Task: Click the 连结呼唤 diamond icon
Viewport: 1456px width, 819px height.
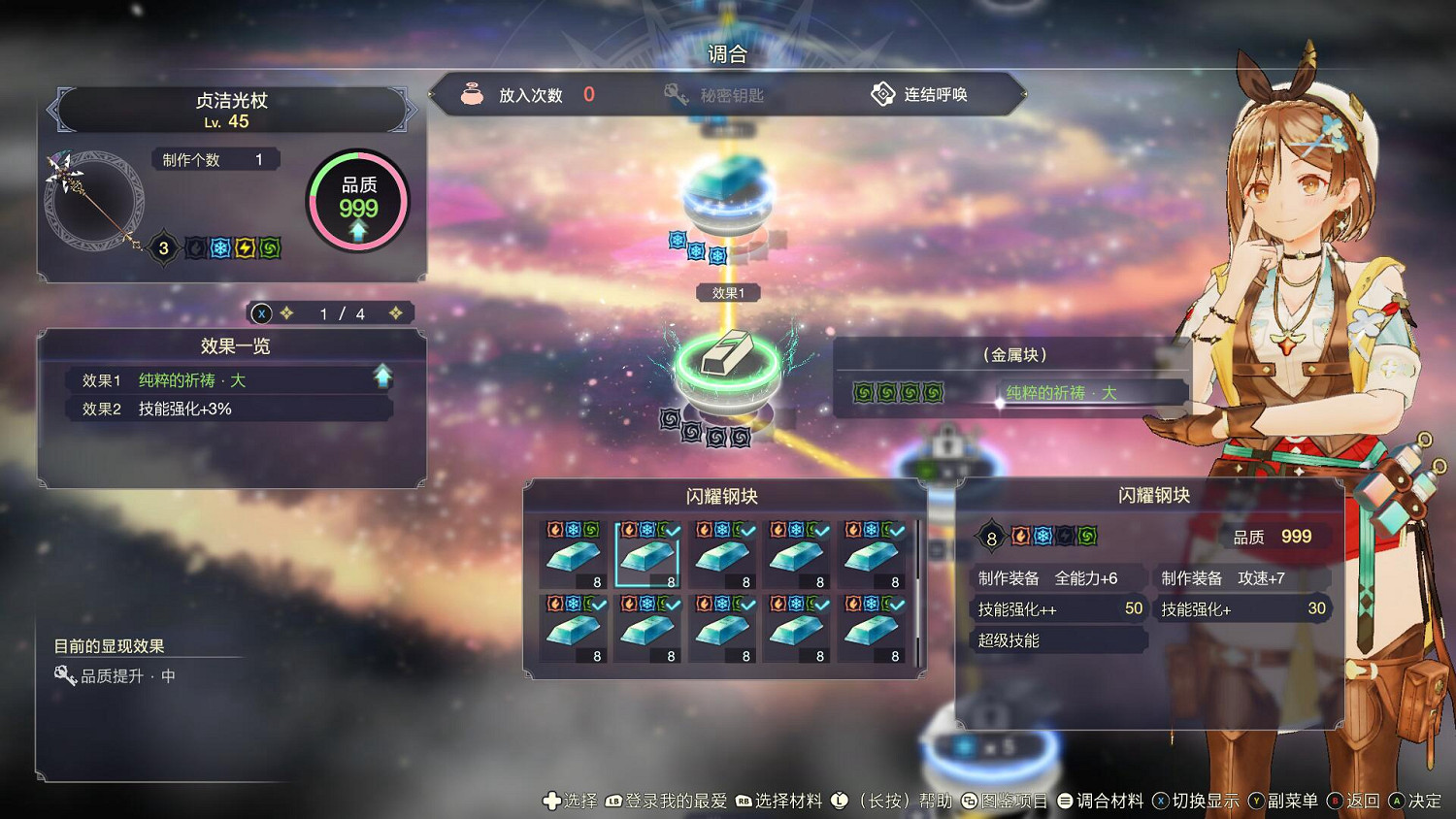Action: (883, 93)
